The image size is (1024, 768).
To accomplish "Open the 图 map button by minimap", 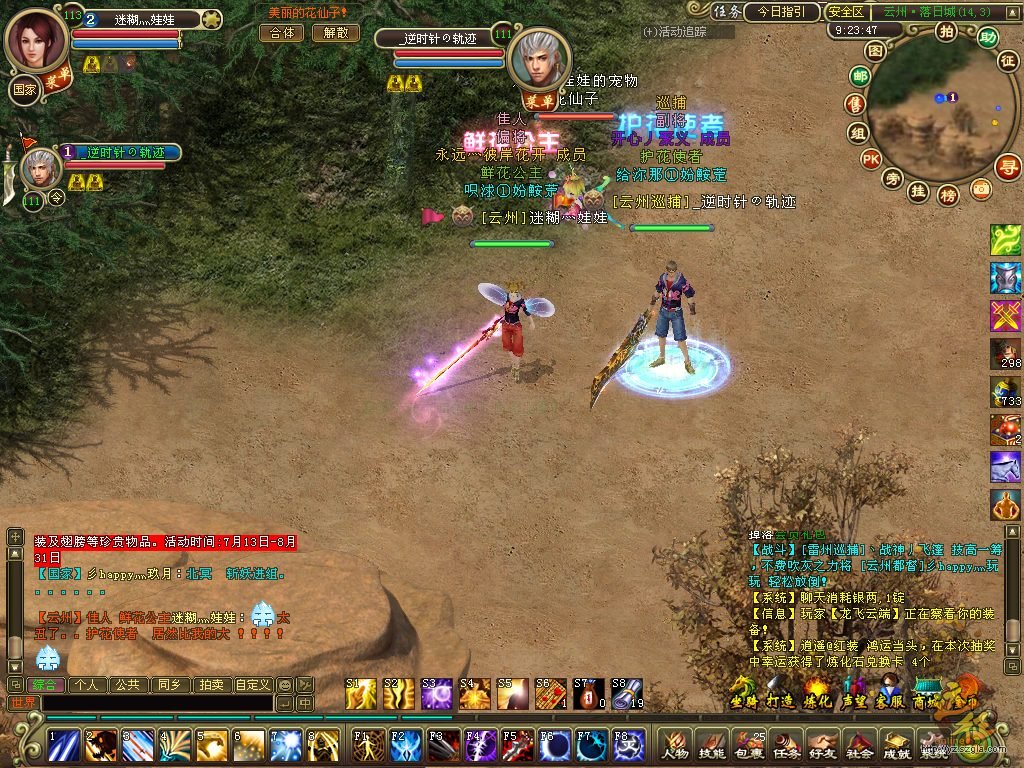I will coord(875,50).
